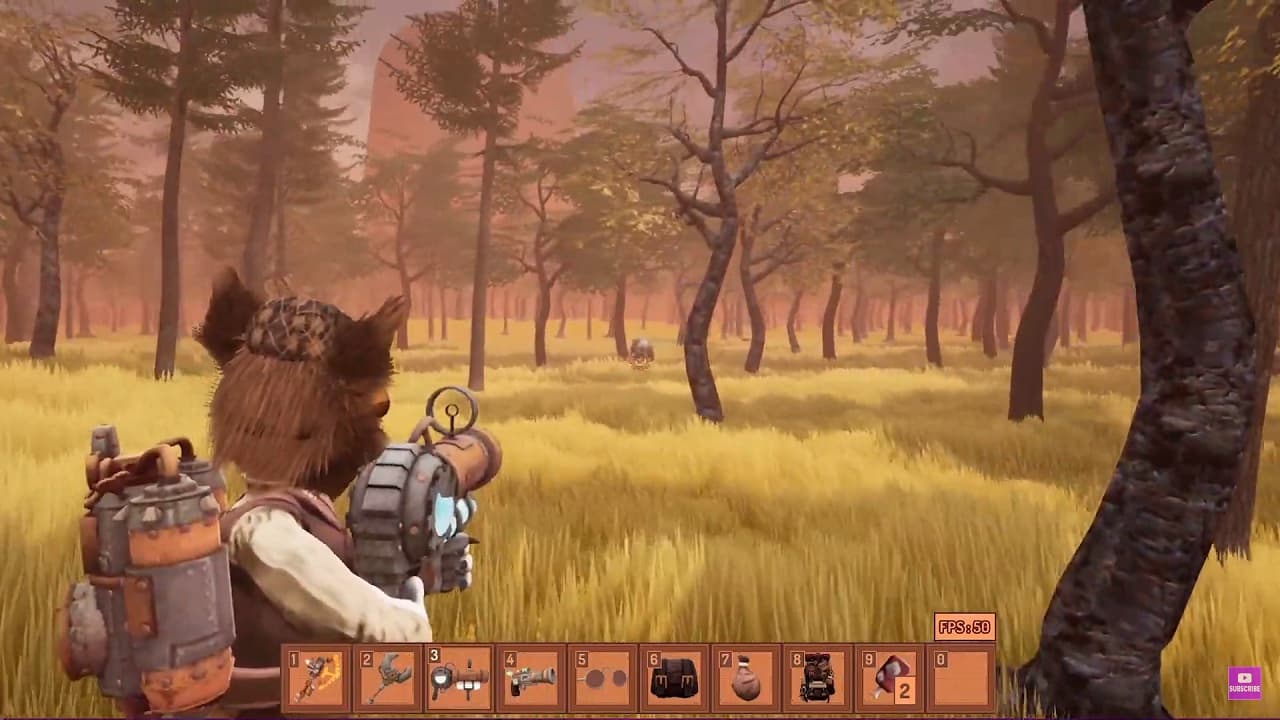Click the empty hotbar slot 0
Screen dimensions: 1280x720
click(962, 678)
